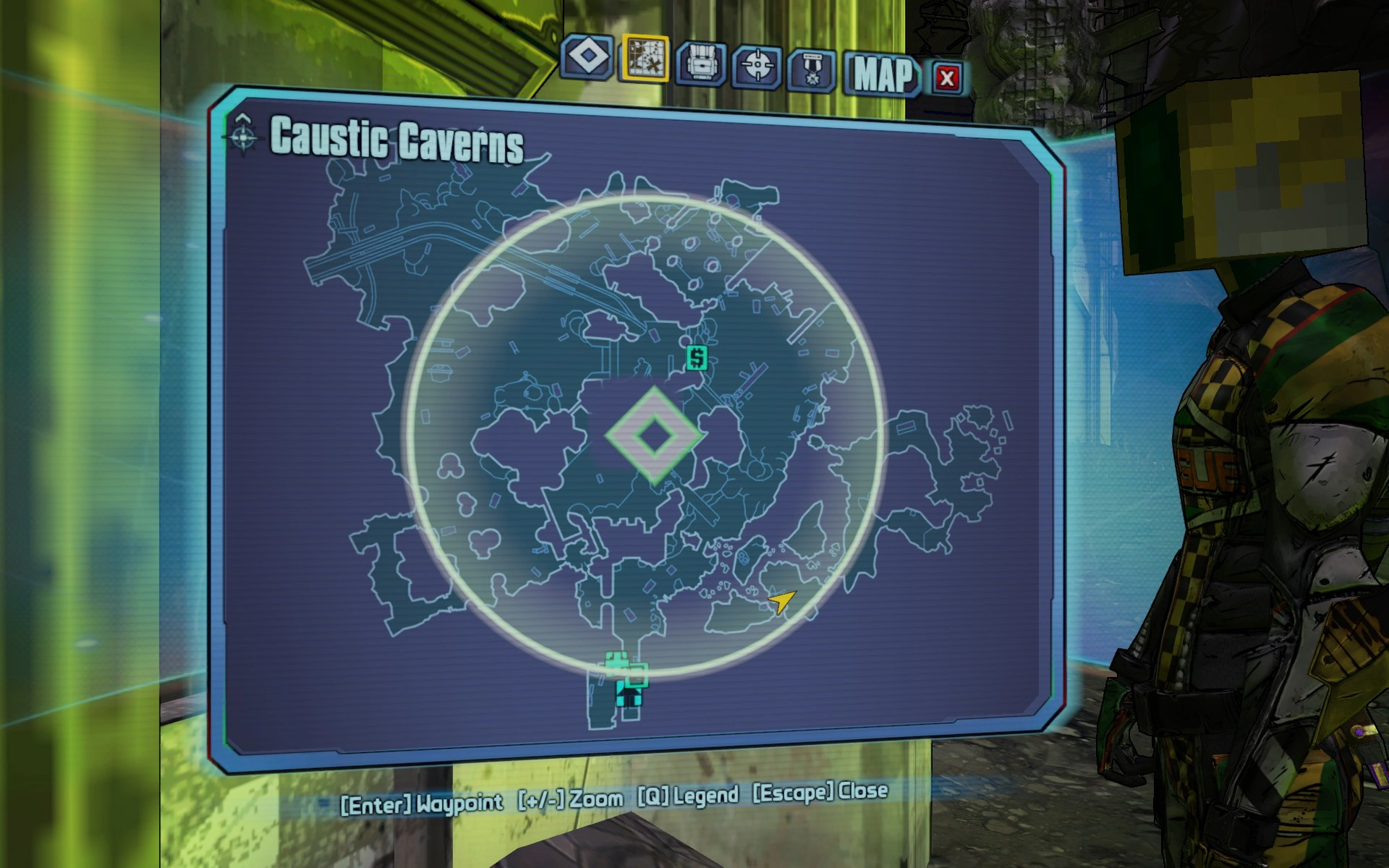This screenshot has height=868, width=1389.
Task: Click [Q] Legend to show map legend
Action: click(687, 796)
